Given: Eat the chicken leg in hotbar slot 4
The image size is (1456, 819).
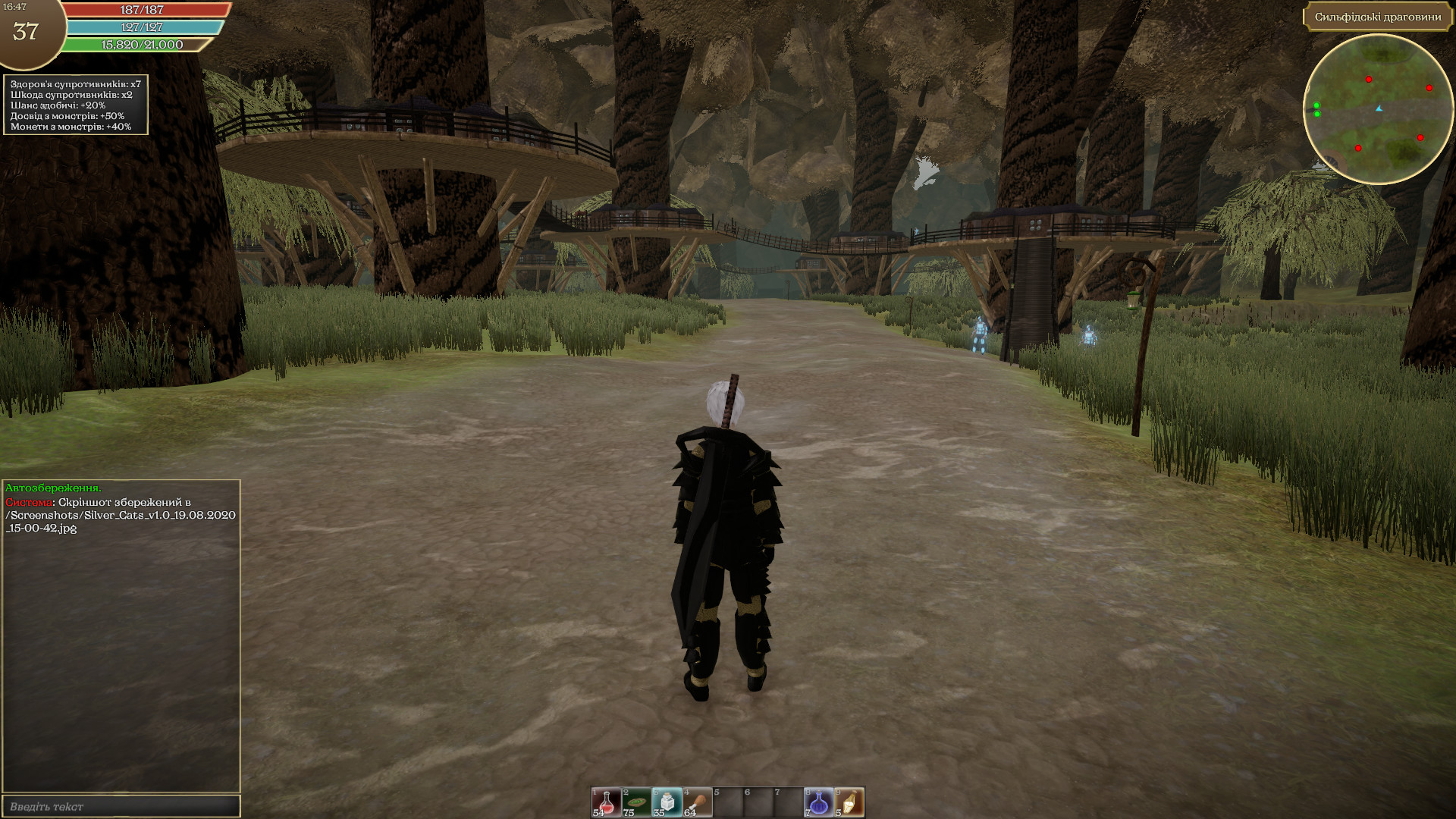Looking at the screenshot, I should click(x=697, y=802).
